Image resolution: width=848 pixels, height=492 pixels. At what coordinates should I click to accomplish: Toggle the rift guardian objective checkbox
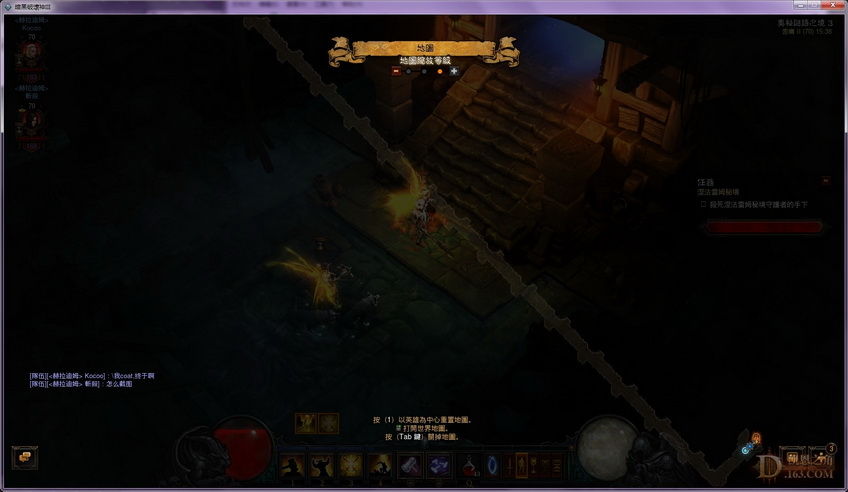[704, 204]
